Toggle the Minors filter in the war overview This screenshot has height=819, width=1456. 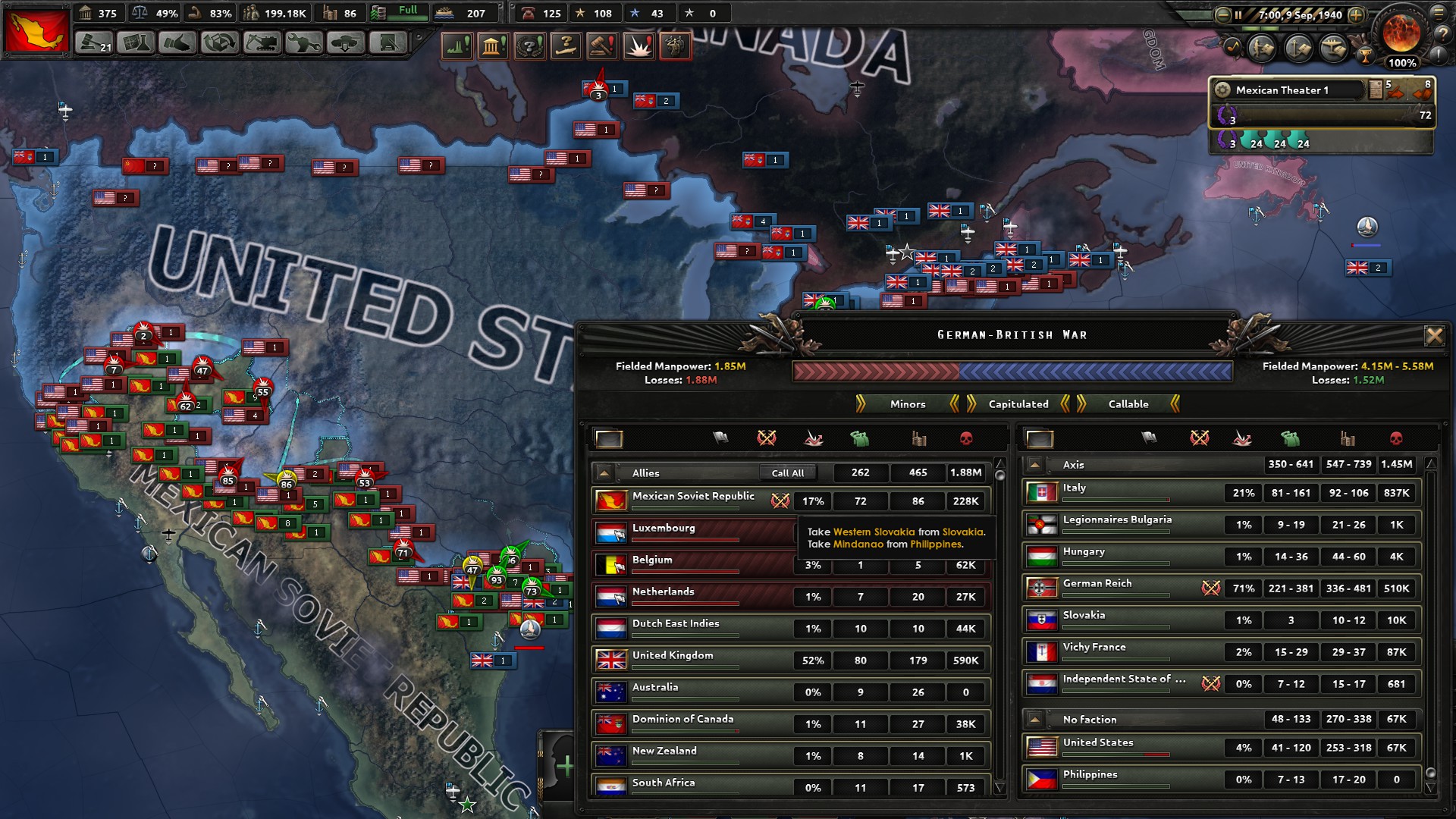pyautogui.click(x=906, y=404)
